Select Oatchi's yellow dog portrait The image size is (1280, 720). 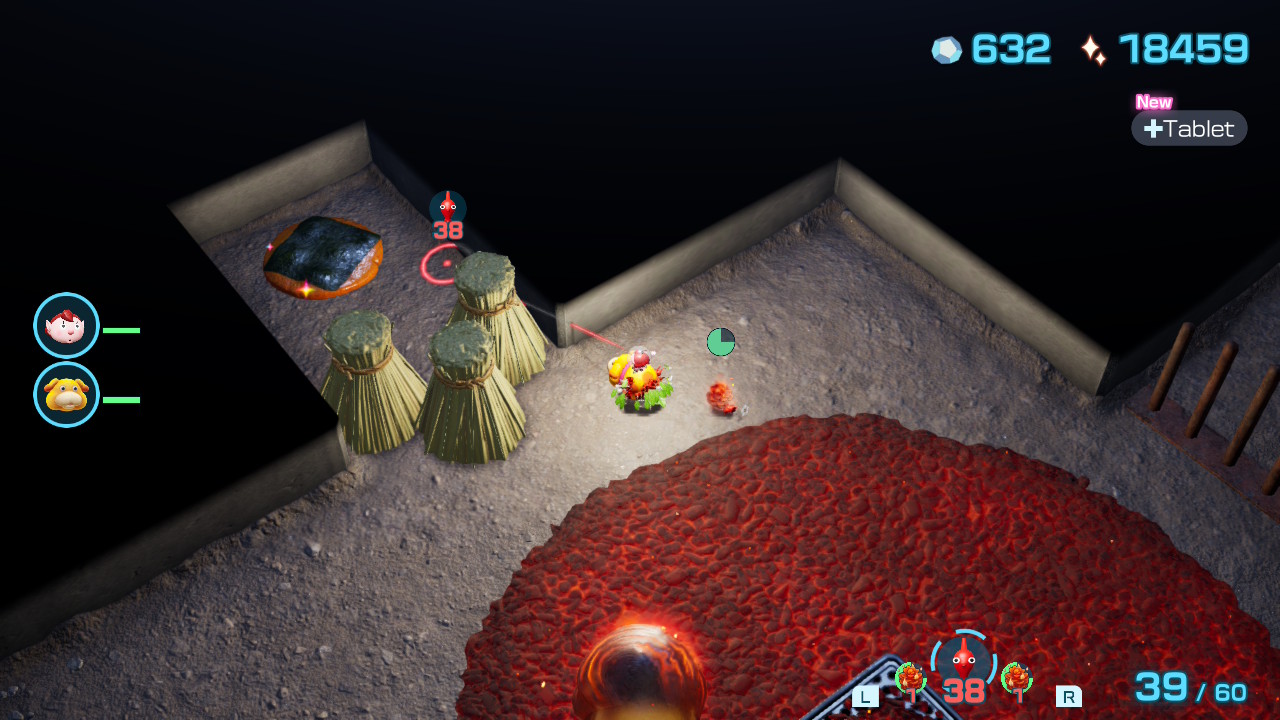(66, 394)
